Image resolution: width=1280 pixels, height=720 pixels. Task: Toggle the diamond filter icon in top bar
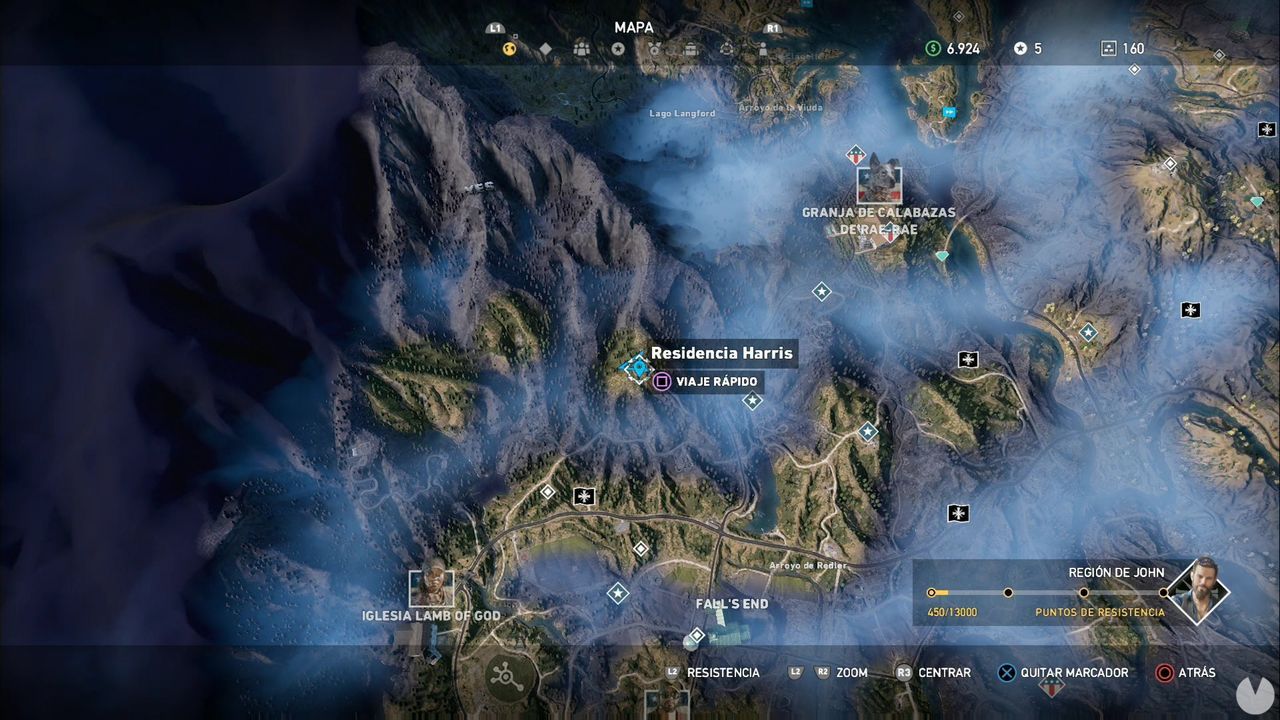545,49
